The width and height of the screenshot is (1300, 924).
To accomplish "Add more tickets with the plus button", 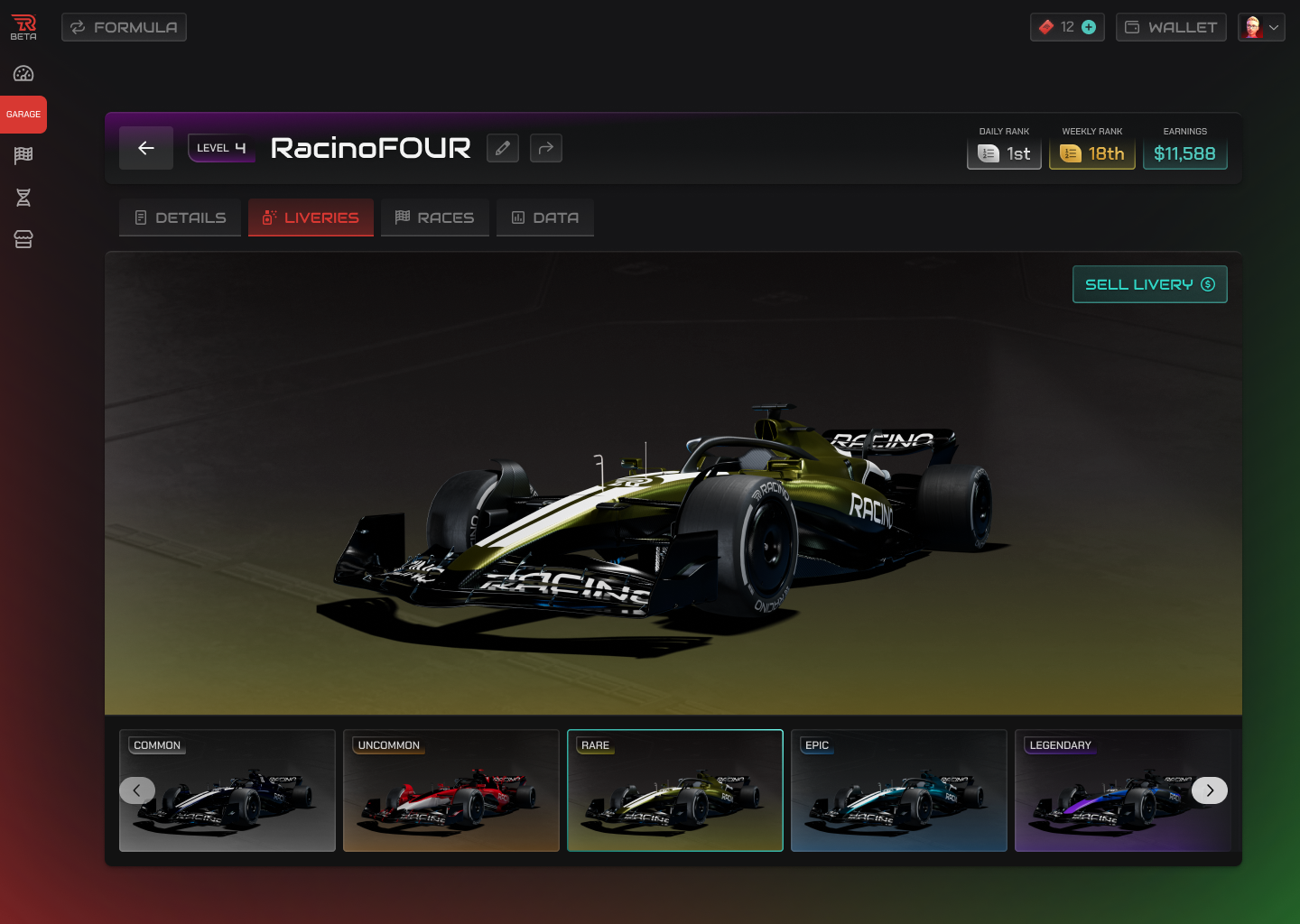I will click(1089, 27).
